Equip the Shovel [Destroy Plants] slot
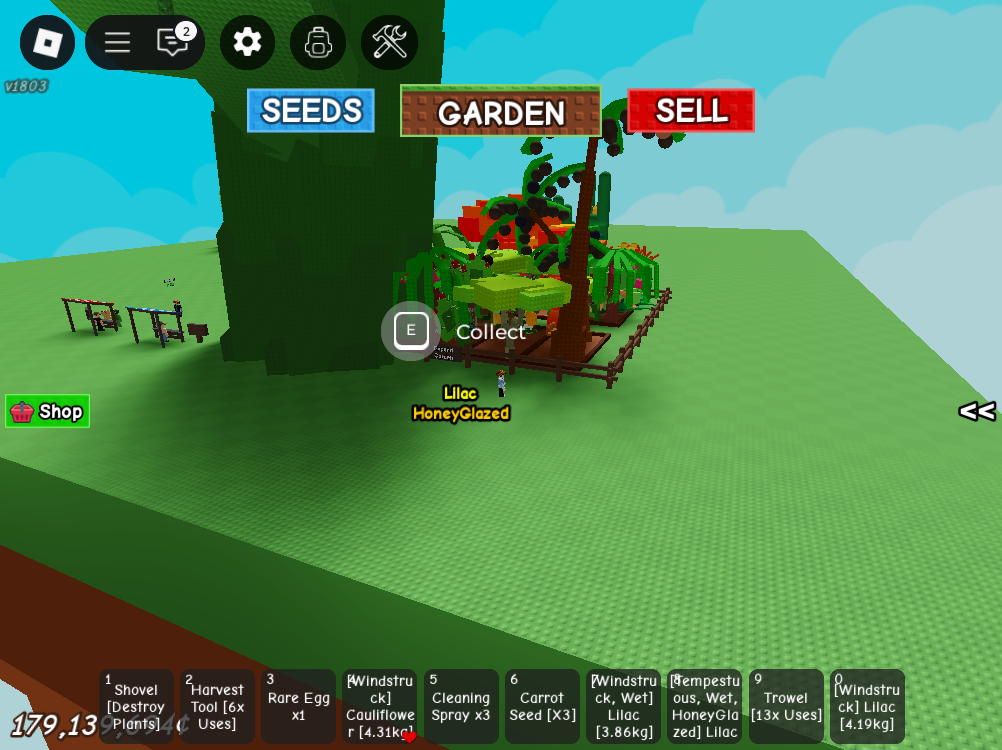 136,707
